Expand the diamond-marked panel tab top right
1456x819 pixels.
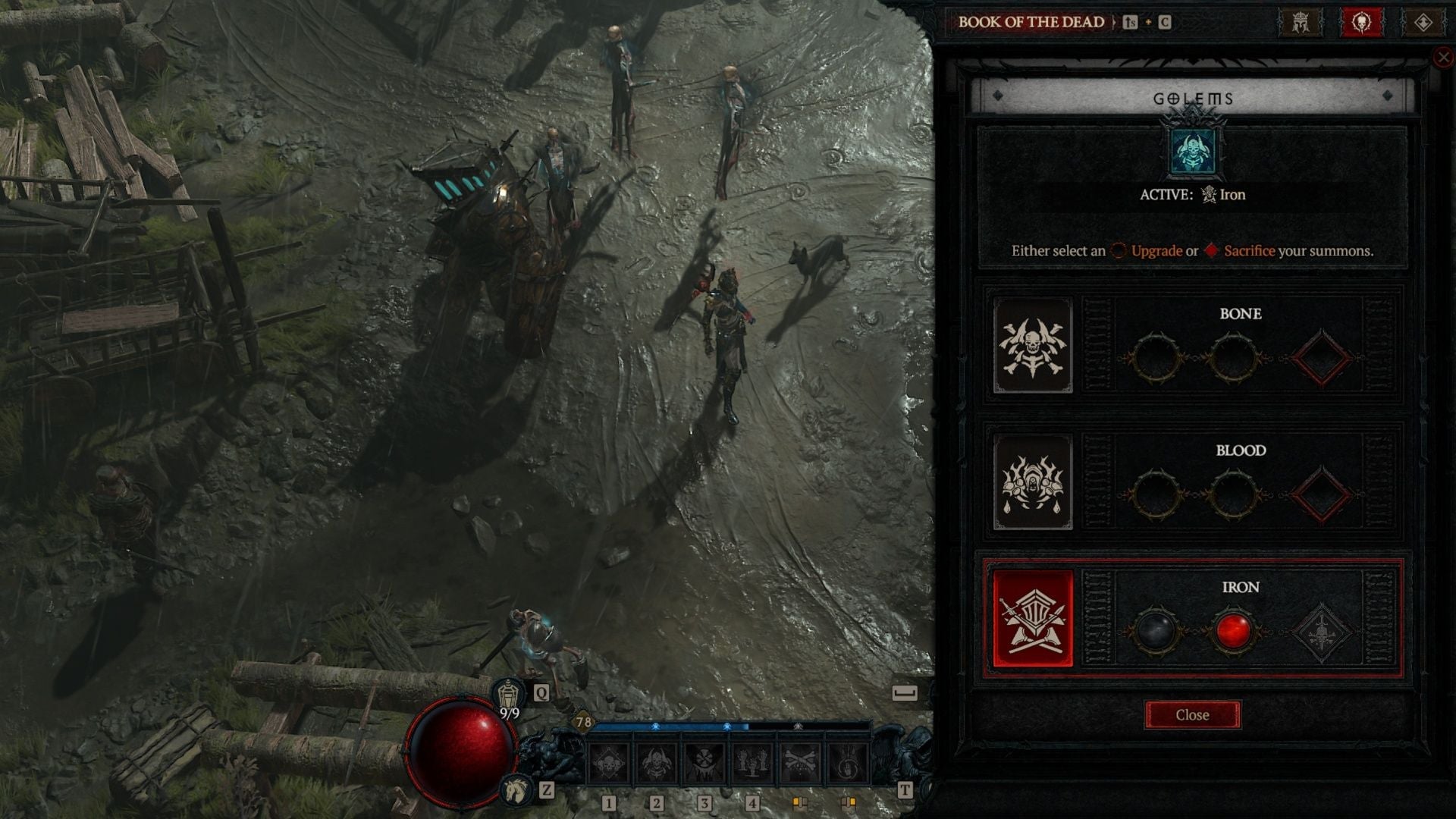[x=1423, y=22]
